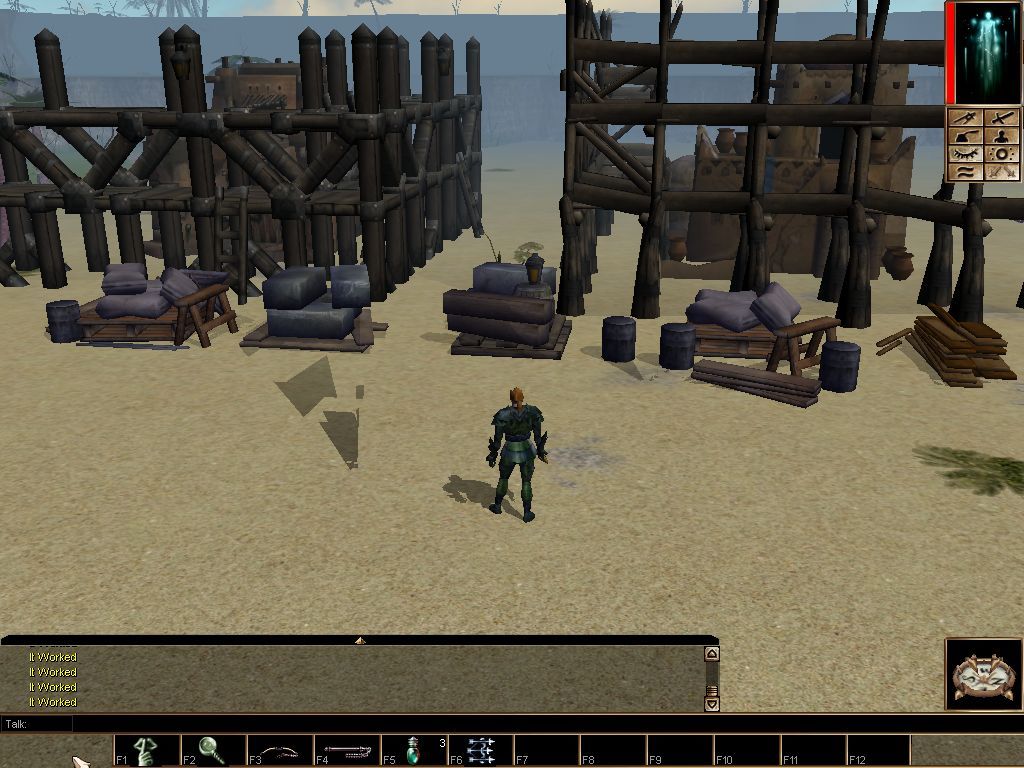Click the anvil icon in the menu panel

[x=965, y=136]
